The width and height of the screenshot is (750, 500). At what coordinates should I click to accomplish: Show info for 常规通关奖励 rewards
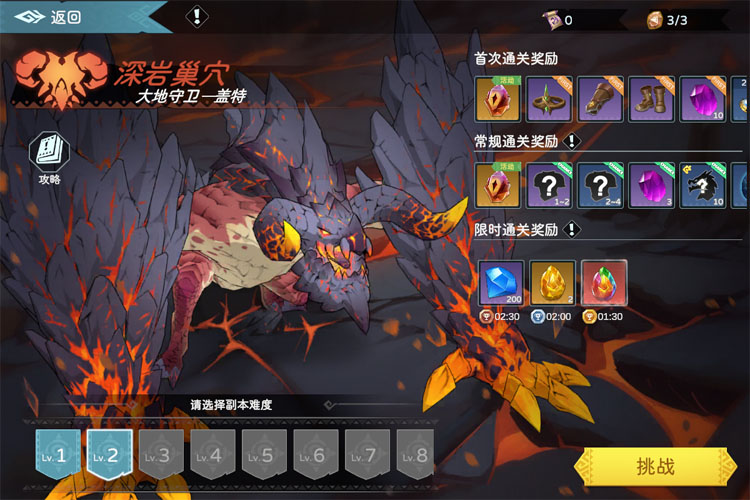(573, 142)
